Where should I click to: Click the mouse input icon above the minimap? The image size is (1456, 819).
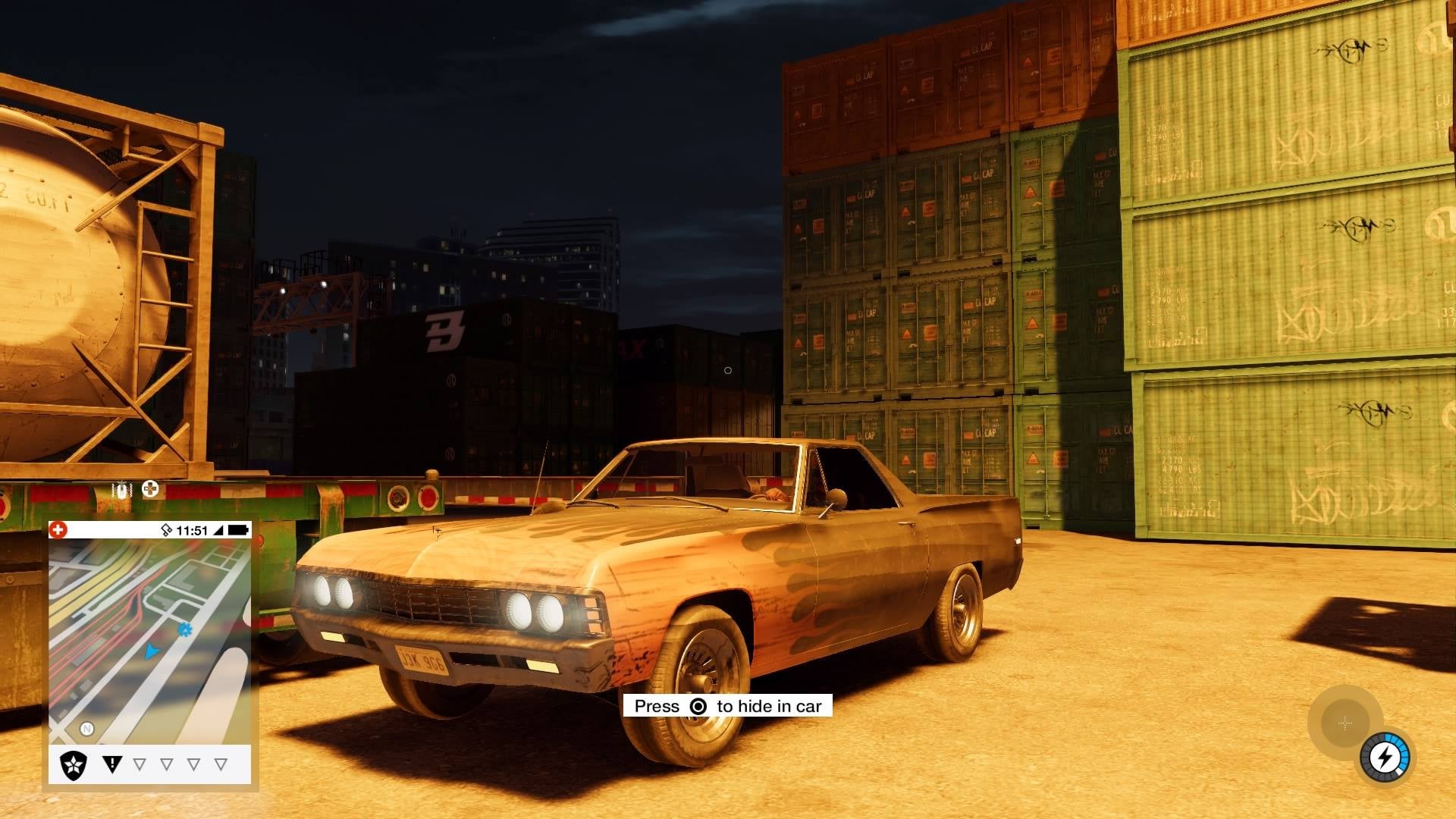tap(121, 490)
